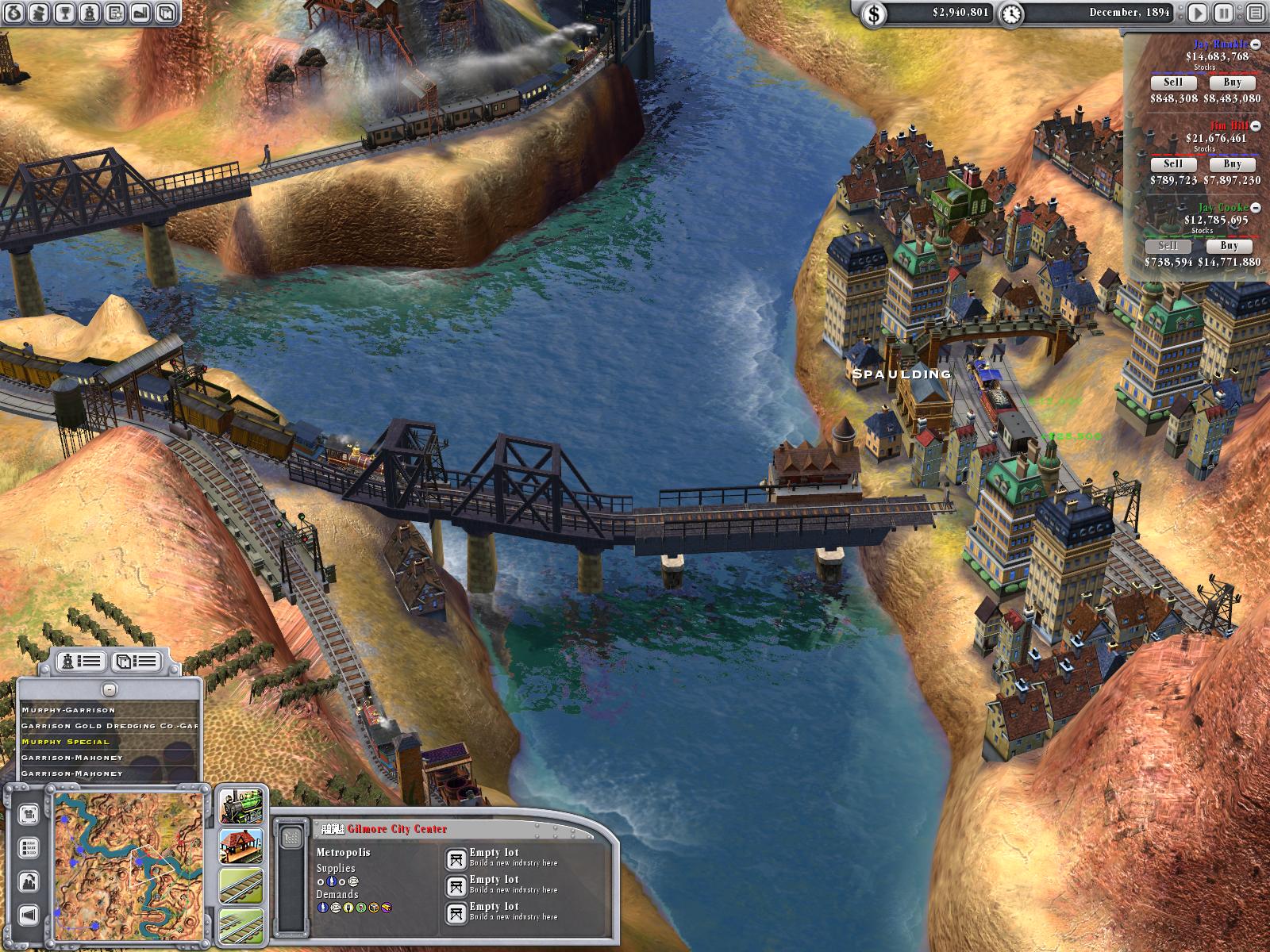Switch to the station list tab
The height and width of the screenshot is (952, 1270).
(x=136, y=661)
